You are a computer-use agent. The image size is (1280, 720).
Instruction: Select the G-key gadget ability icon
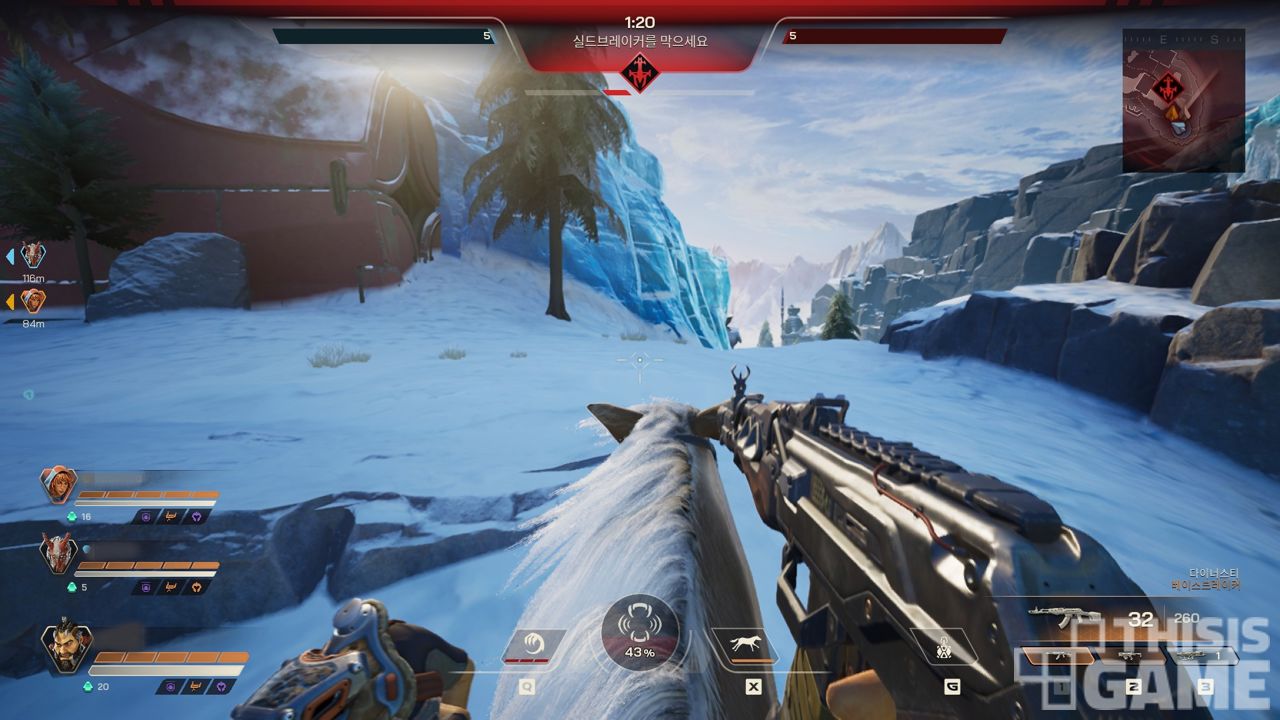point(944,645)
